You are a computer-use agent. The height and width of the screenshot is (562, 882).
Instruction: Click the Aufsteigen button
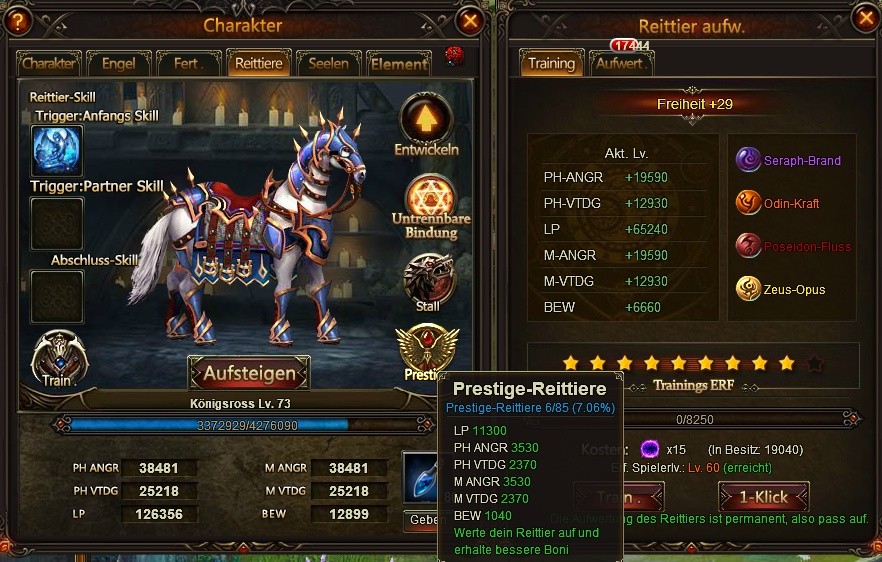(249, 373)
